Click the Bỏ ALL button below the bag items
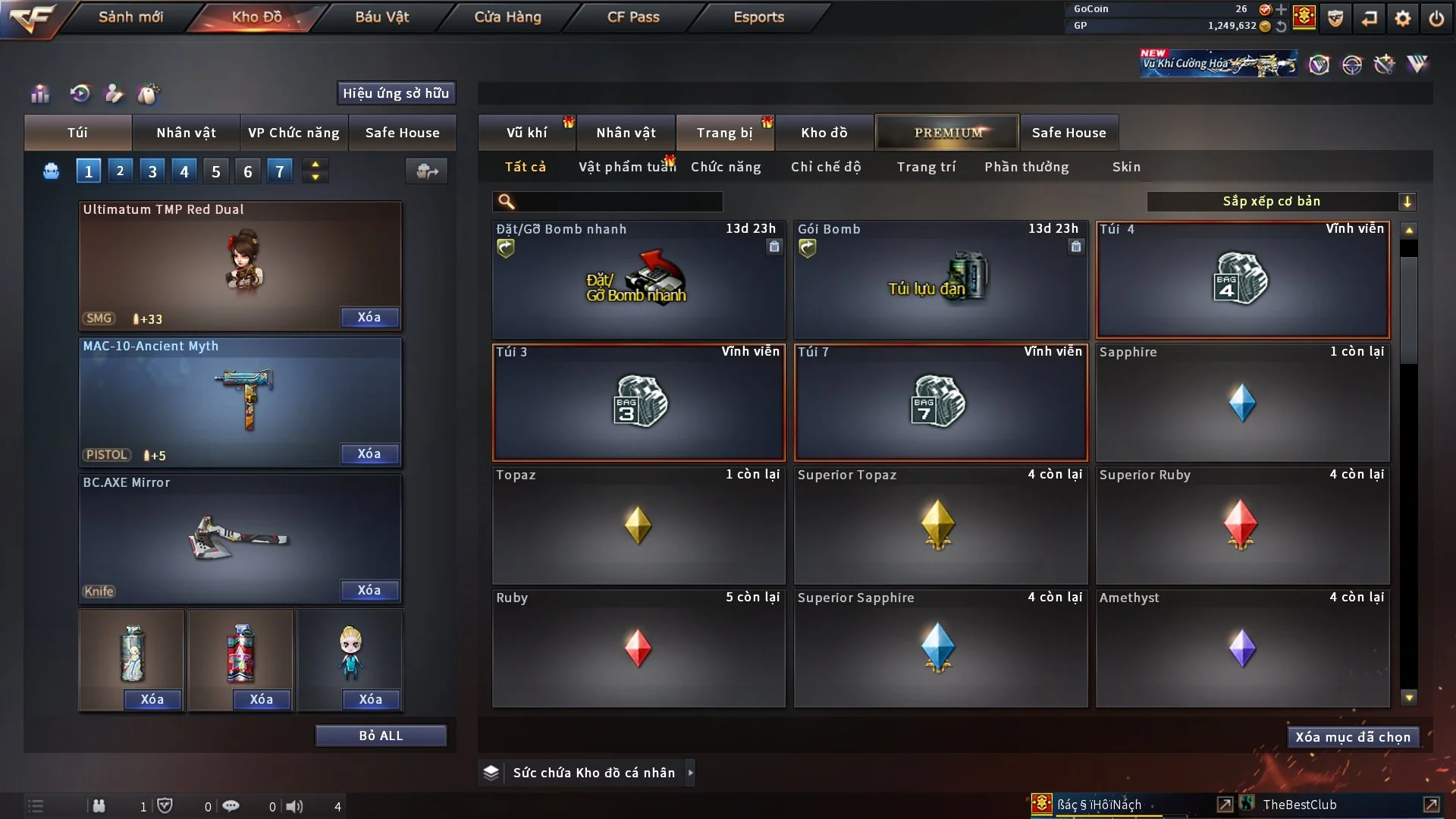Image resolution: width=1456 pixels, height=819 pixels. pyautogui.click(x=381, y=735)
